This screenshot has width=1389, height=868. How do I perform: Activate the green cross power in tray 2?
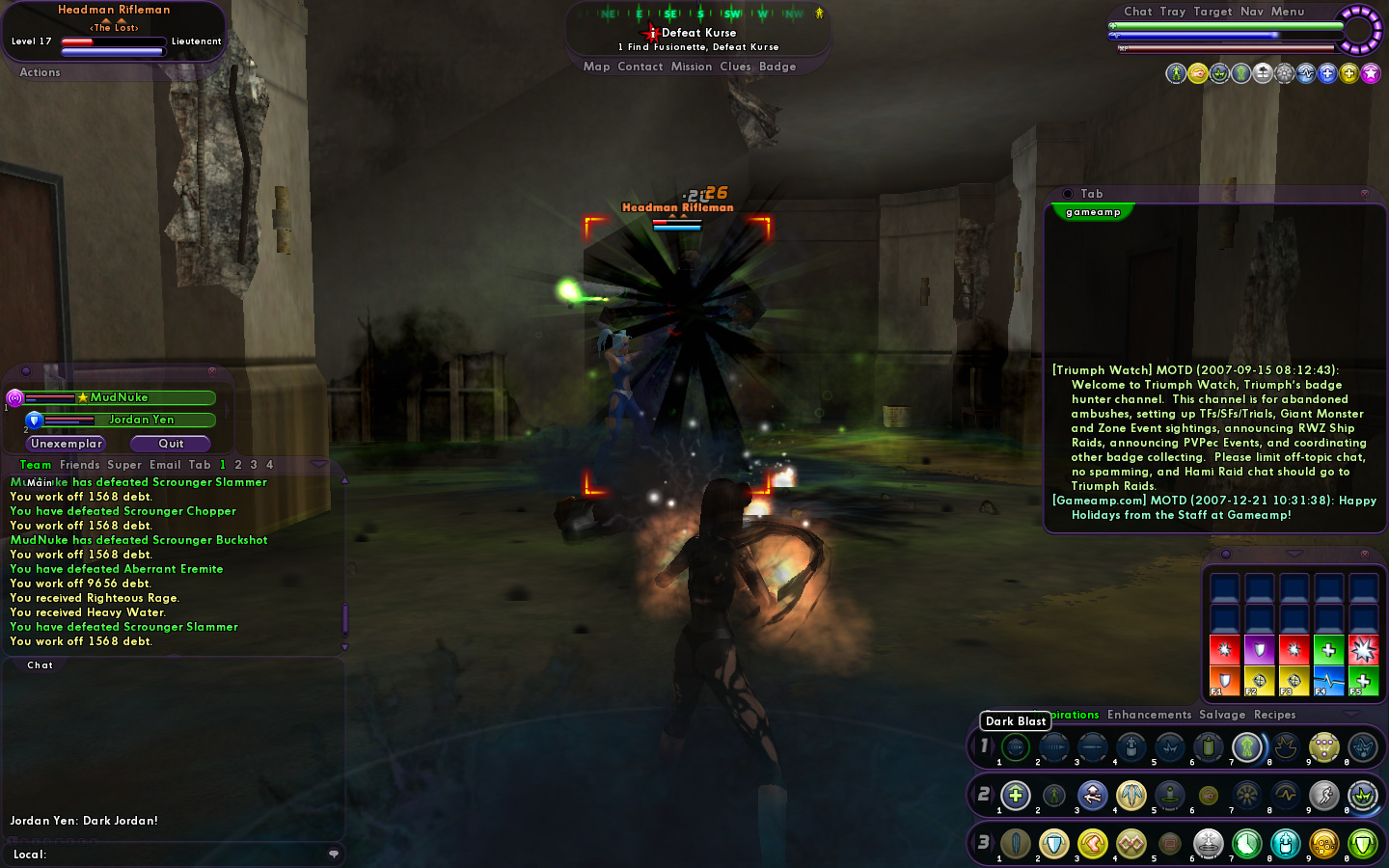(x=1015, y=796)
